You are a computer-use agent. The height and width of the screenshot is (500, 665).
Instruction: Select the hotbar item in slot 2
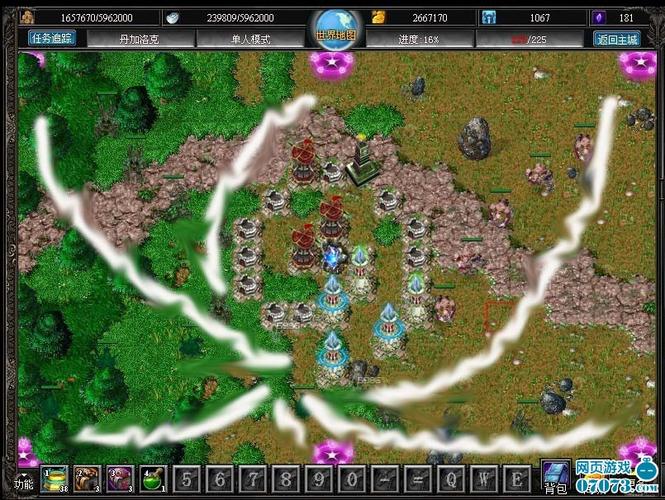click(88, 477)
